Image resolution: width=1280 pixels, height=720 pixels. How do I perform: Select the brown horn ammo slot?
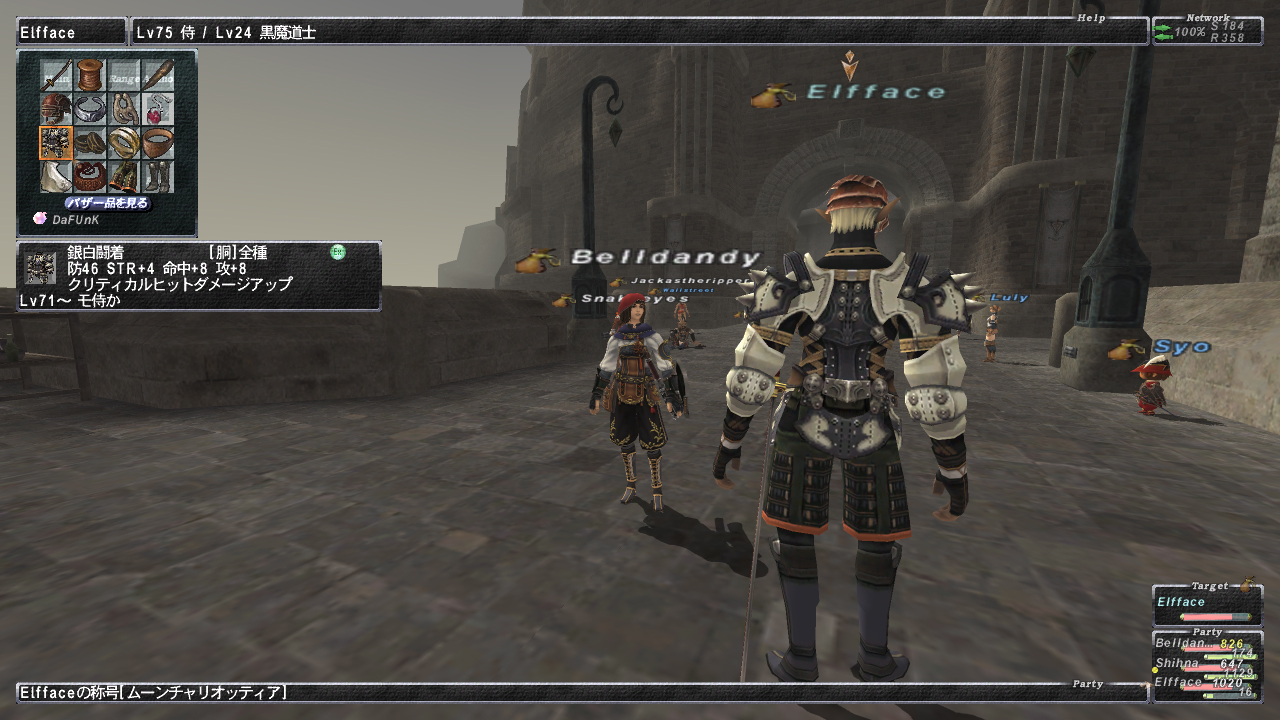tap(158, 75)
